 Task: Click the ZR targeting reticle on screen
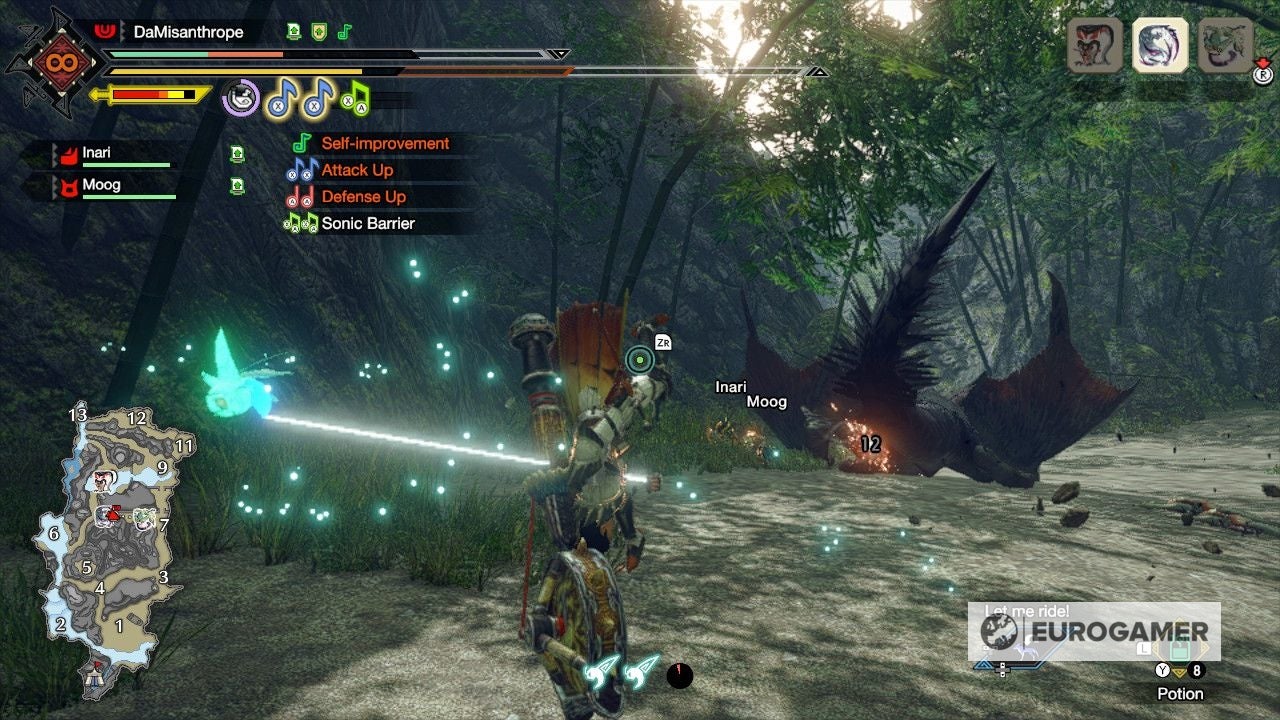(x=639, y=358)
